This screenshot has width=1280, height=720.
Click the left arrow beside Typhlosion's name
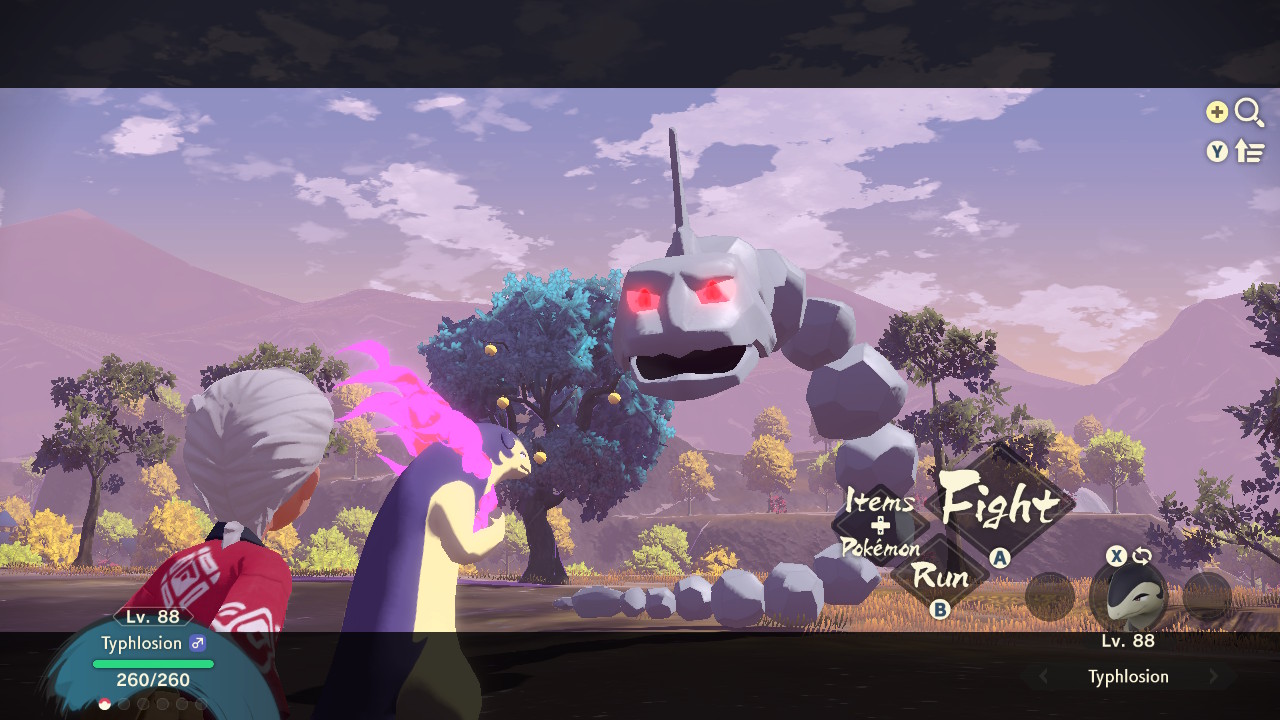point(1041,676)
